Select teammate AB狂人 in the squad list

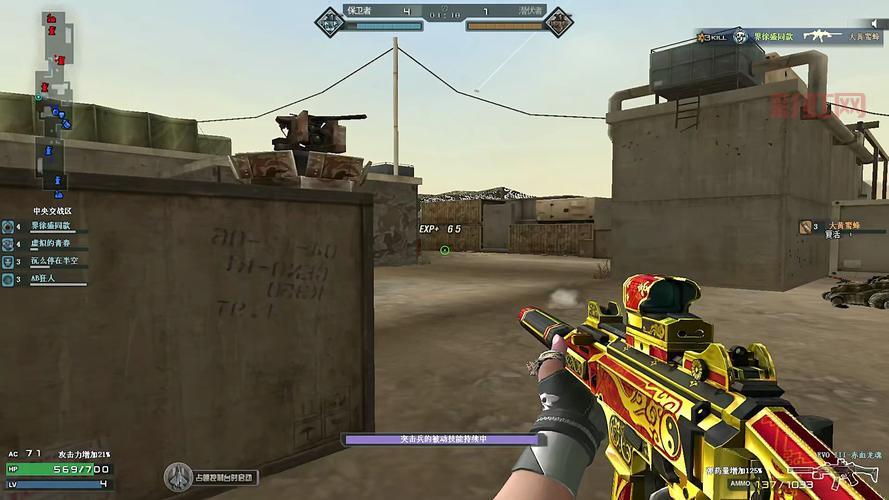[45, 280]
